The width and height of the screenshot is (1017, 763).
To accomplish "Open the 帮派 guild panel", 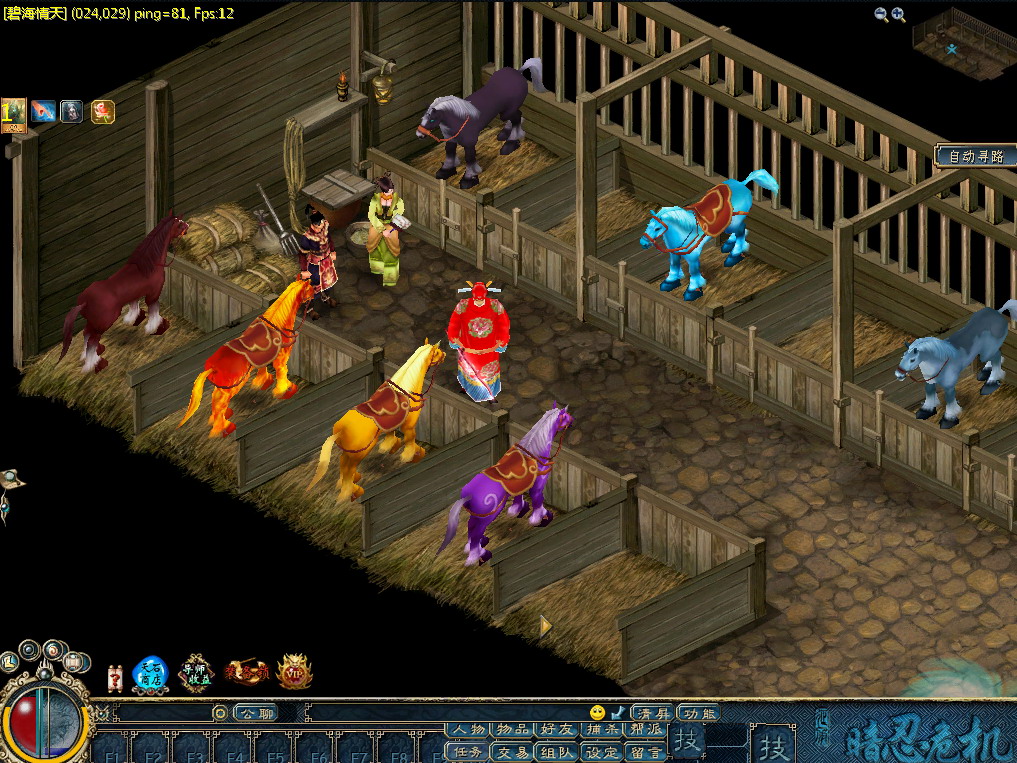I will (x=645, y=730).
